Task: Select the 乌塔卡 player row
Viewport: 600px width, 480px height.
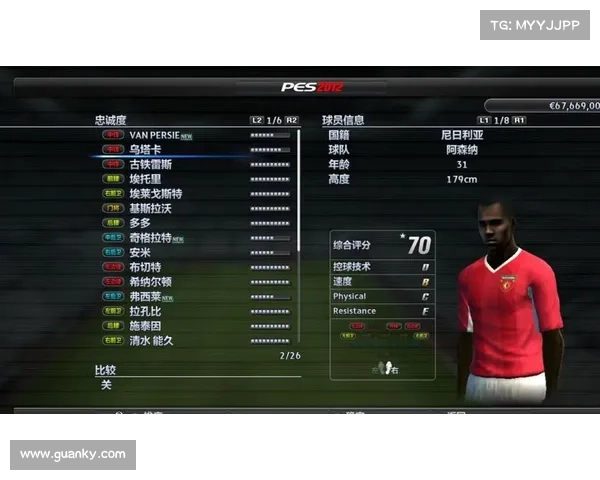Action: pos(146,149)
